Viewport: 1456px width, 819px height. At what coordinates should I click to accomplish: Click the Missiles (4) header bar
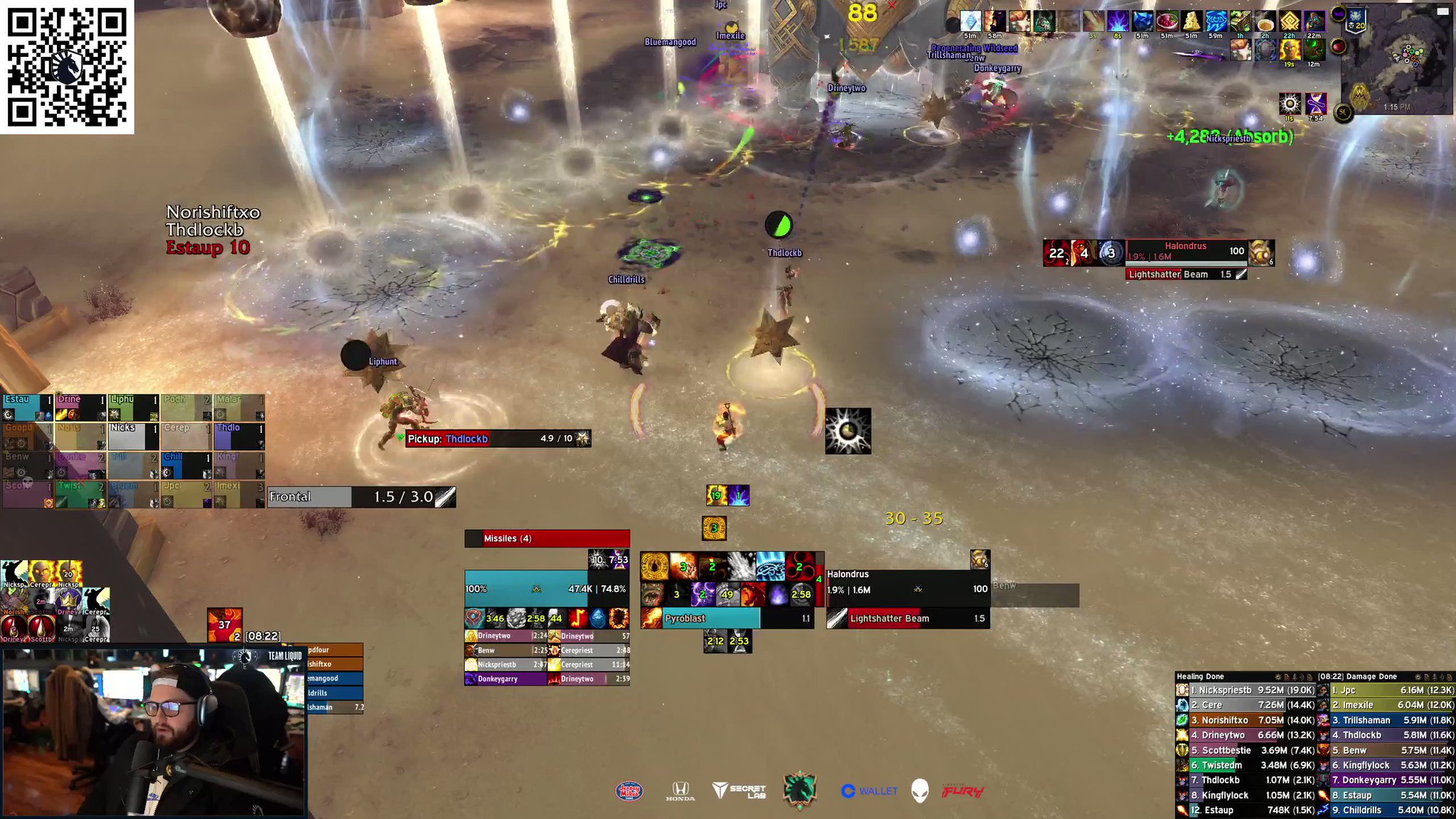(x=547, y=538)
